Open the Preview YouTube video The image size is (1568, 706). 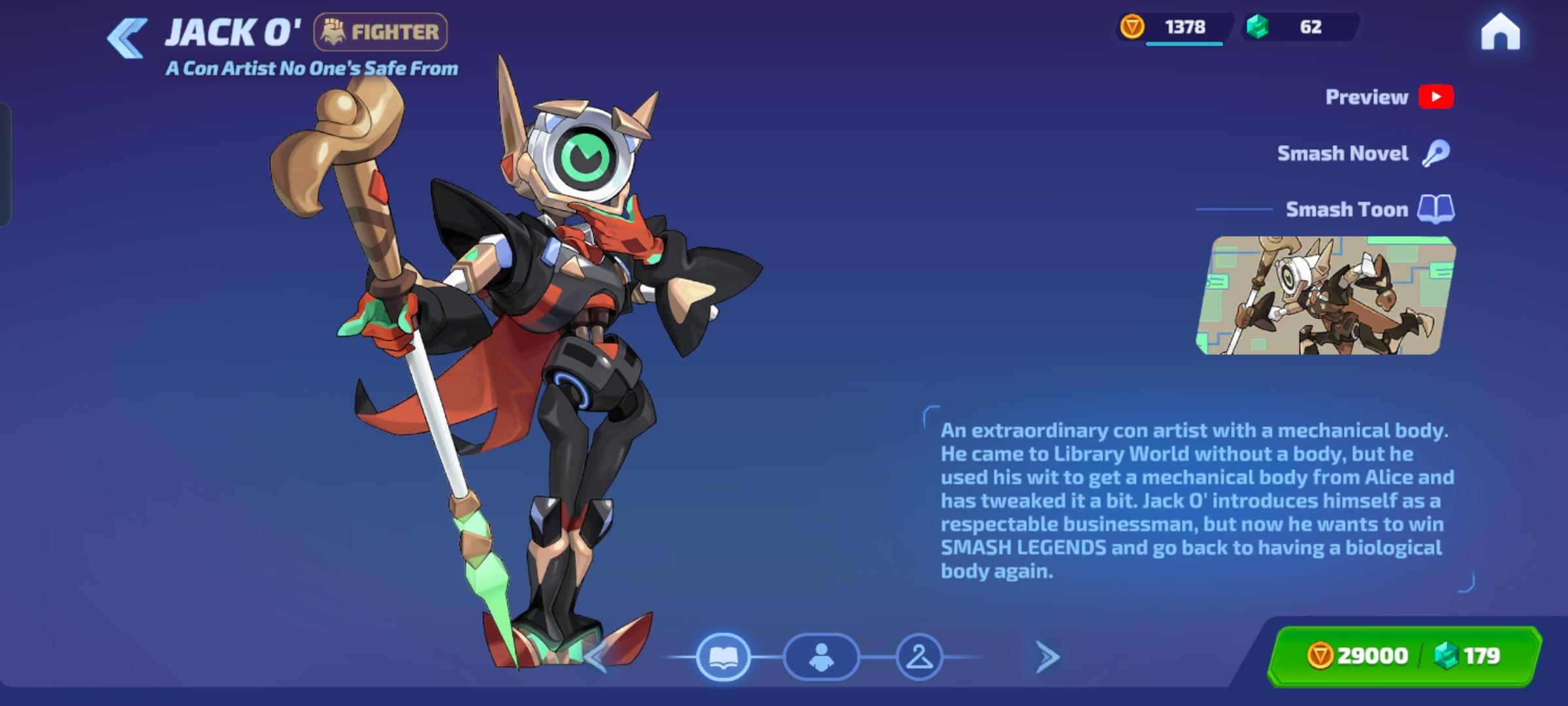[1436, 97]
